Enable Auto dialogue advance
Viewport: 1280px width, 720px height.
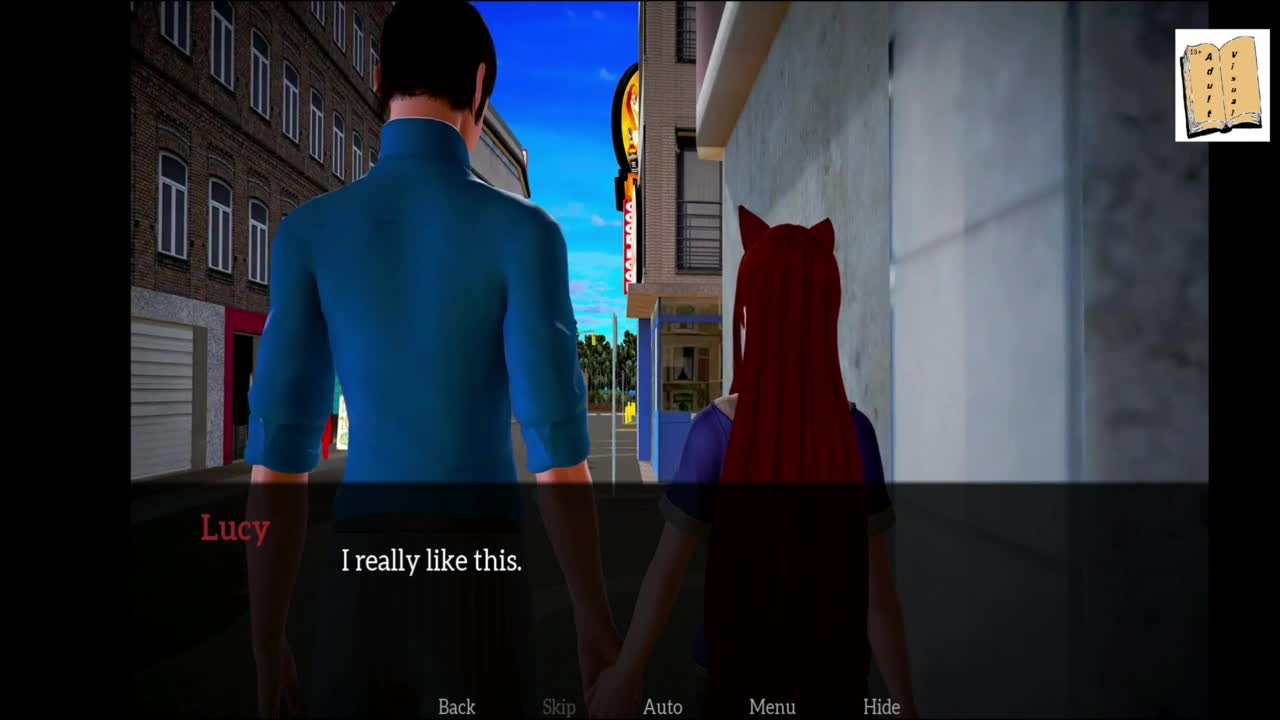(x=662, y=706)
